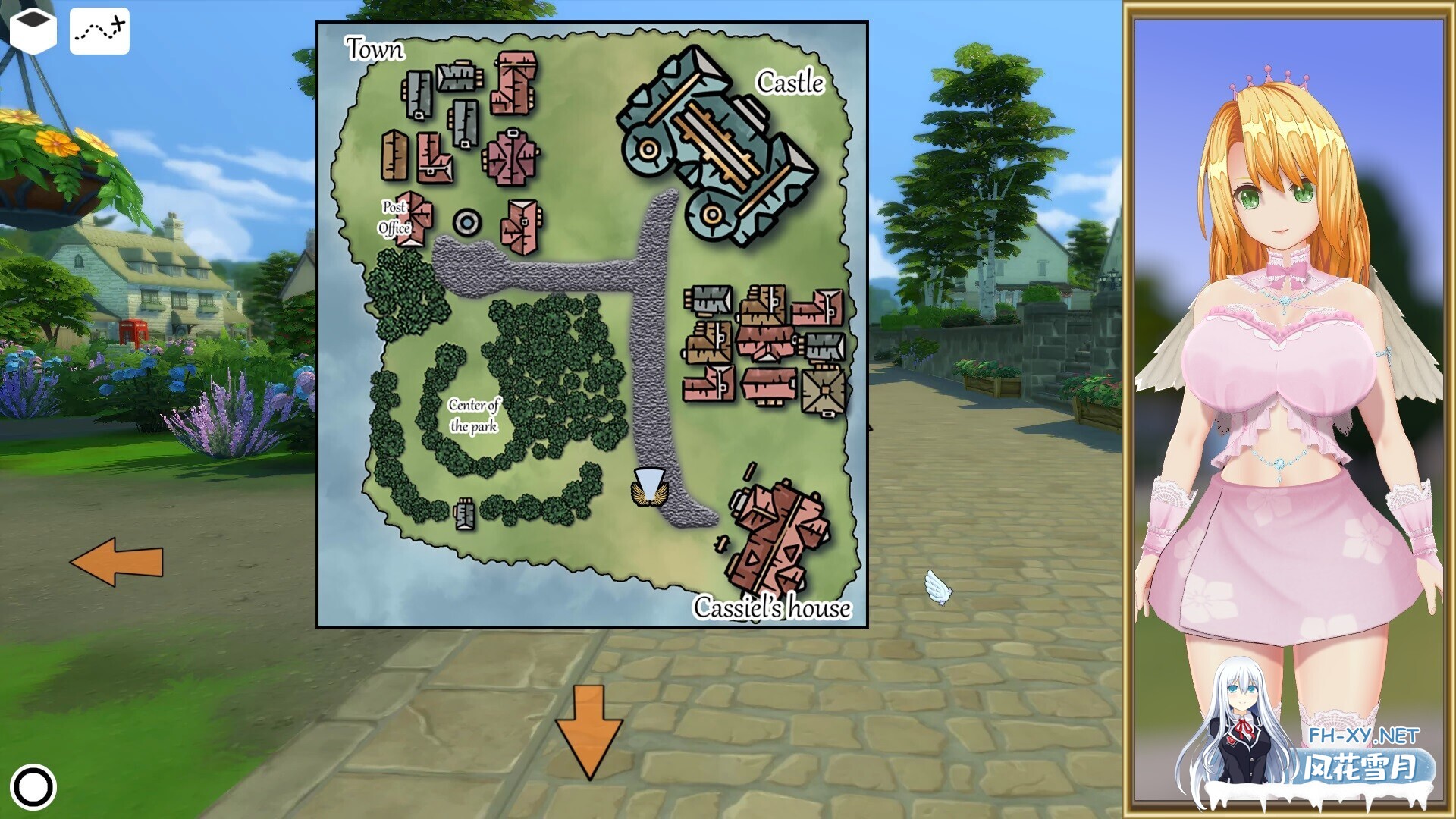The width and height of the screenshot is (1456, 819).
Task: Open the white cube icon menu
Action: (x=32, y=30)
